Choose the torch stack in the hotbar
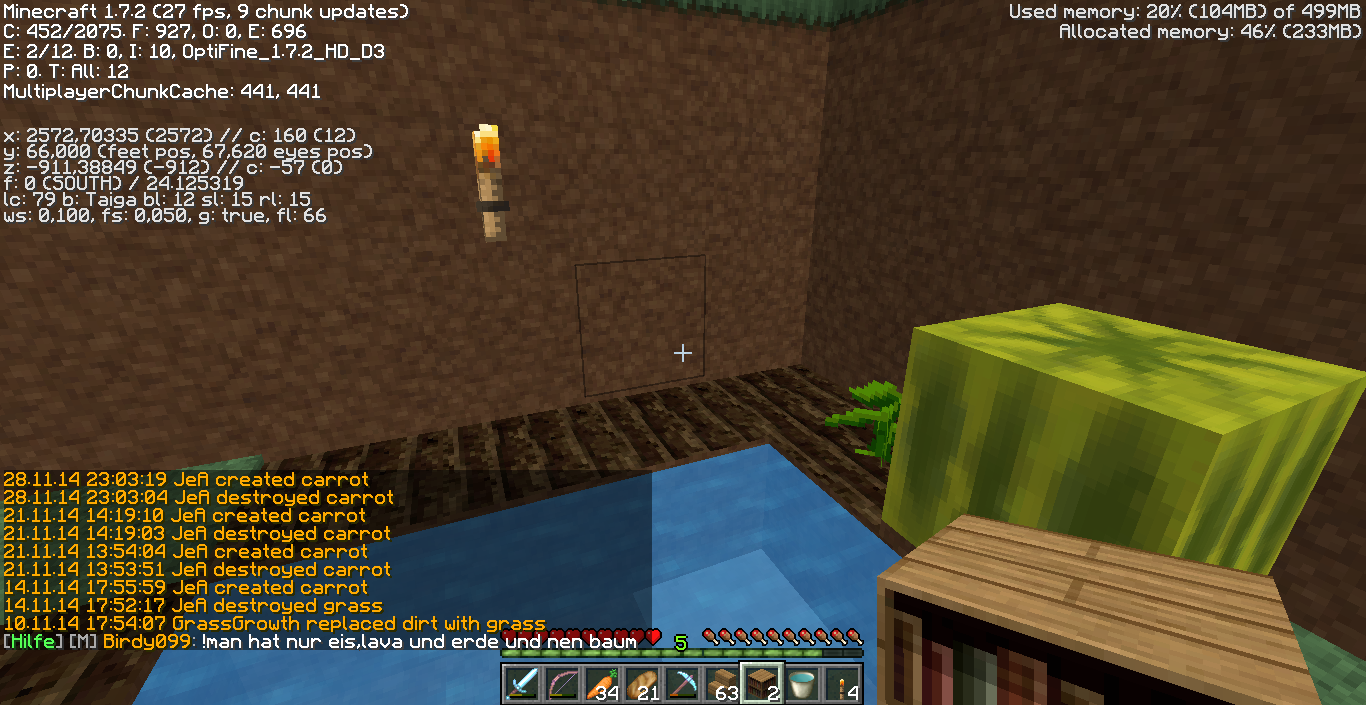The height and width of the screenshot is (705, 1366). coord(843,684)
